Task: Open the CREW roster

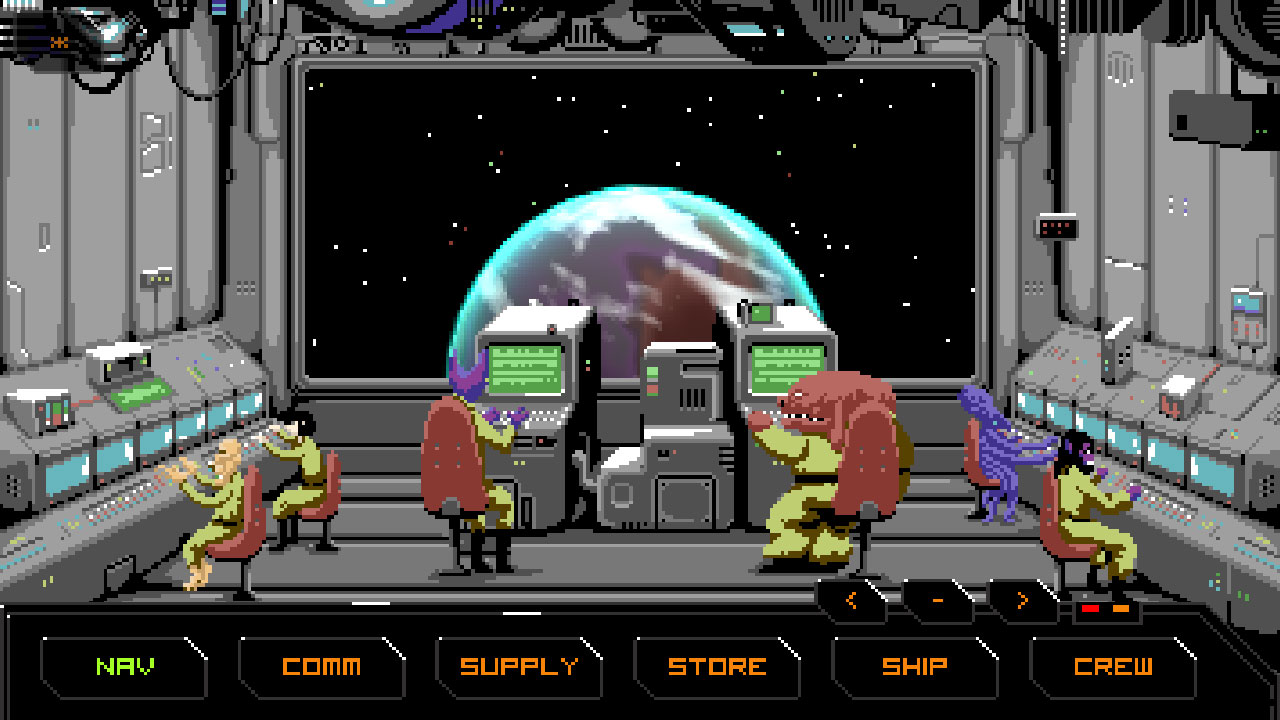Action: tap(1115, 664)
